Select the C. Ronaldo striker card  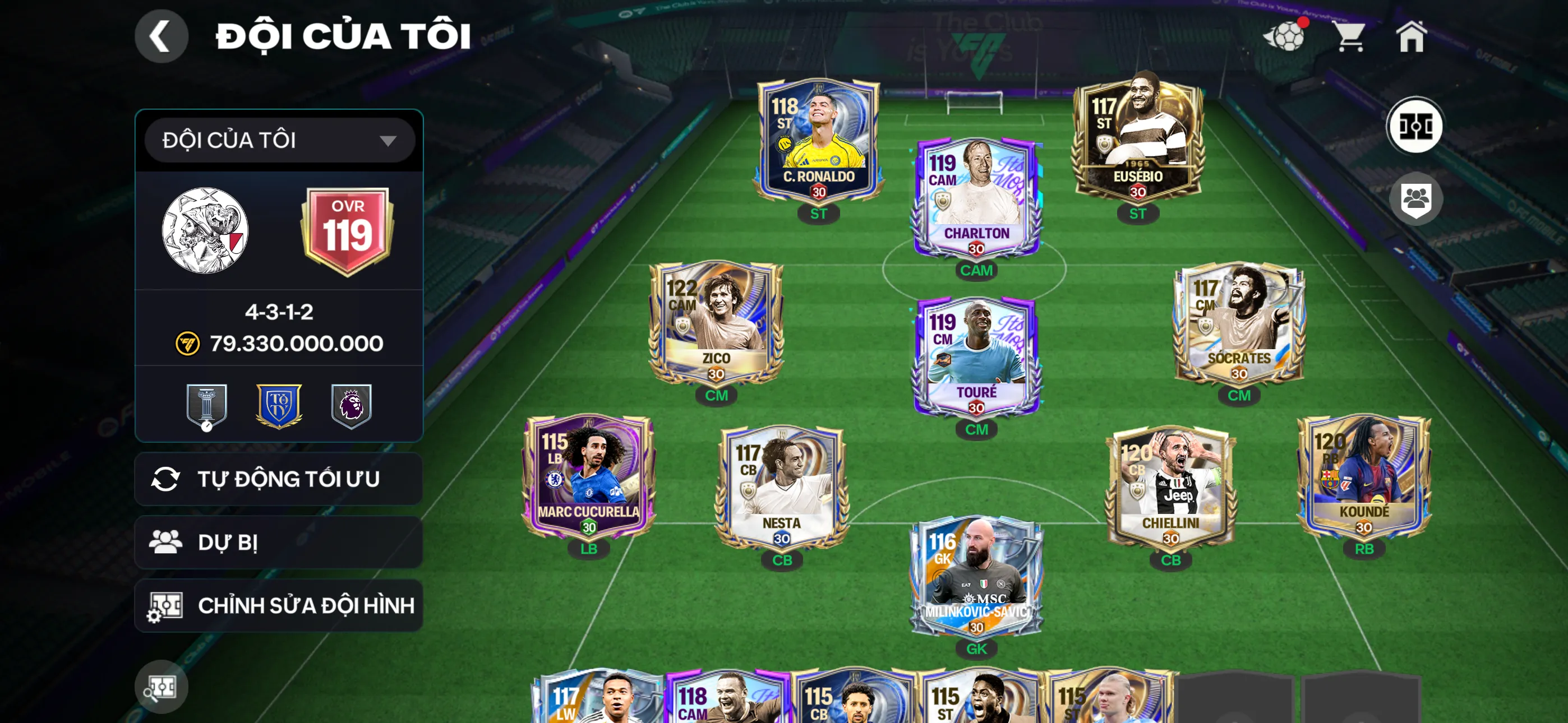pos(818,143)
